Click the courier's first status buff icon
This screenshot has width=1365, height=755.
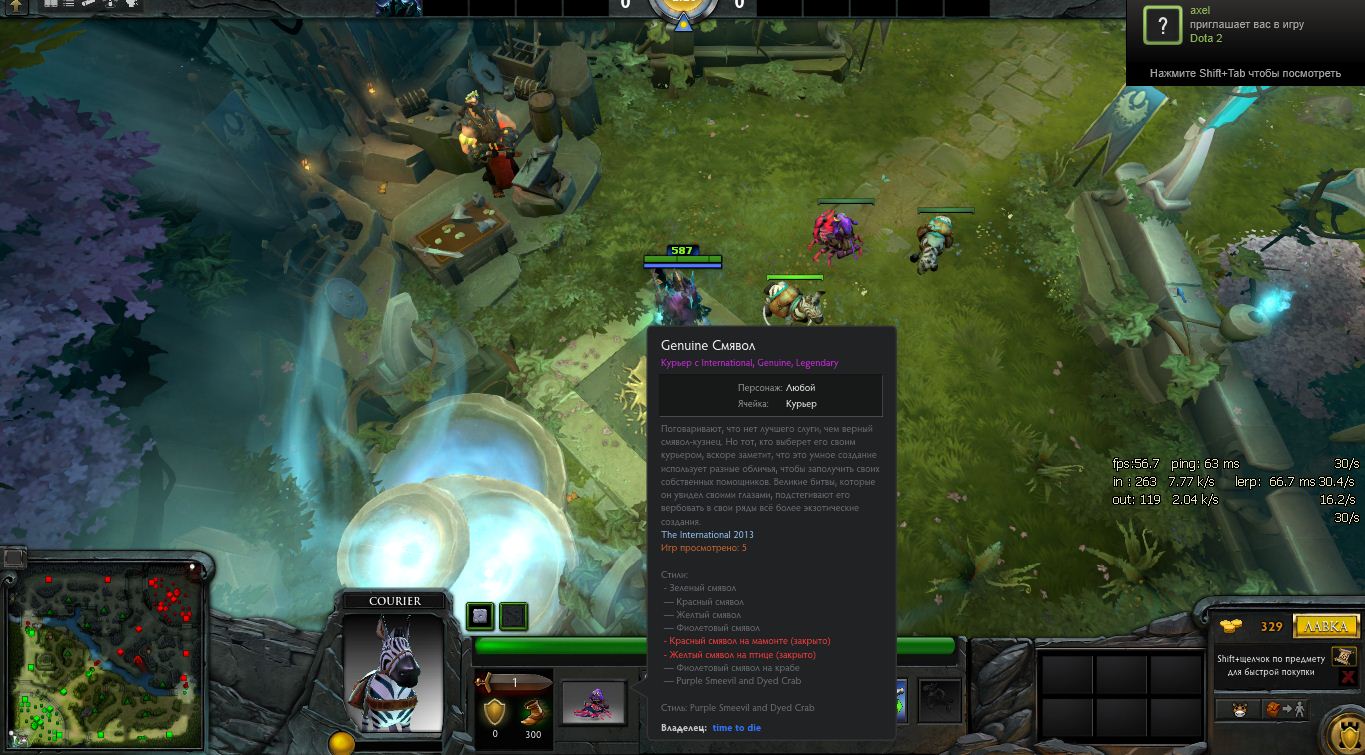click(x=480, y=616)
